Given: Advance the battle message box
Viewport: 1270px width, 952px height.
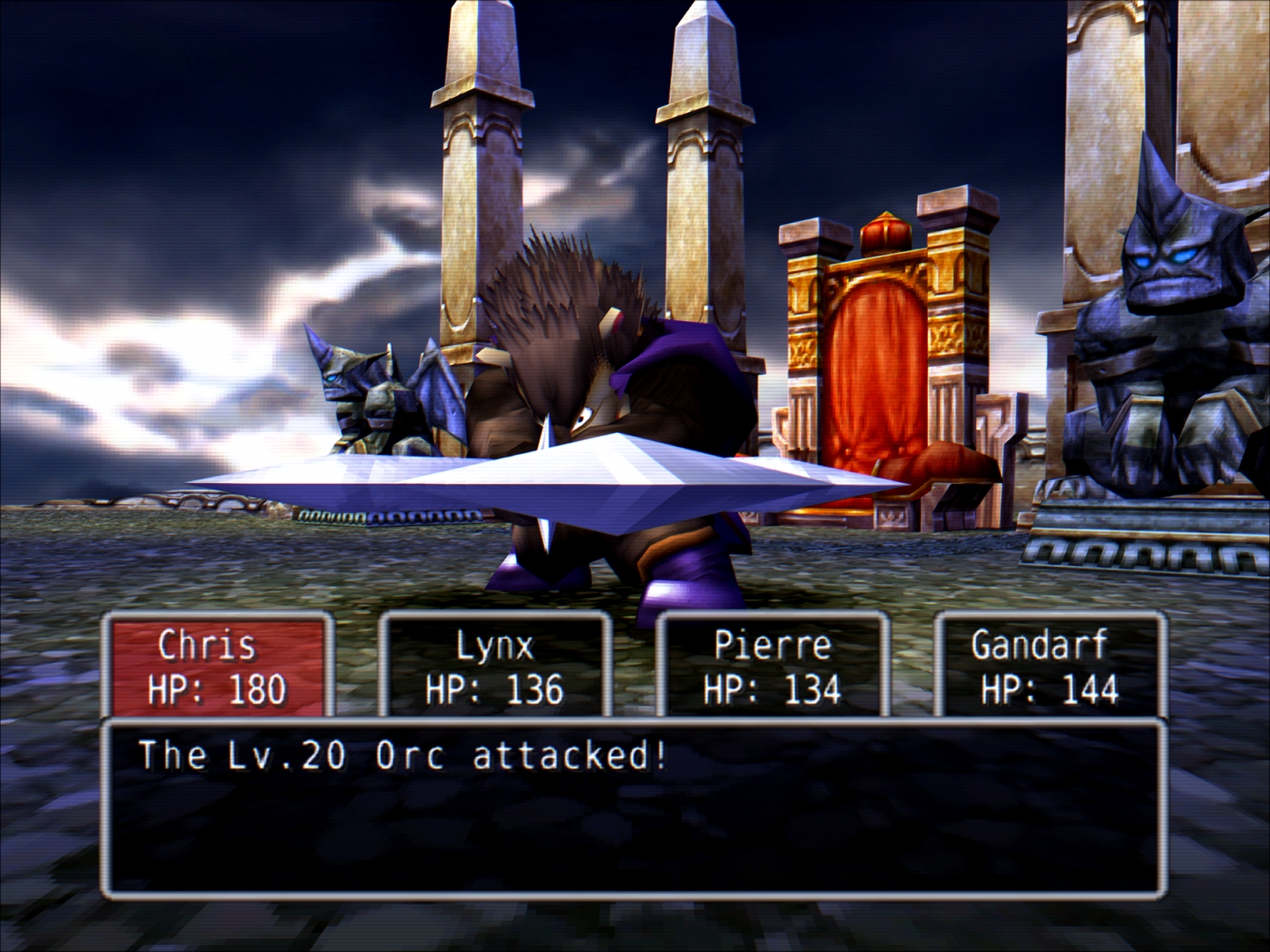Looking at the screenshot, I should [x=633, y=807].
